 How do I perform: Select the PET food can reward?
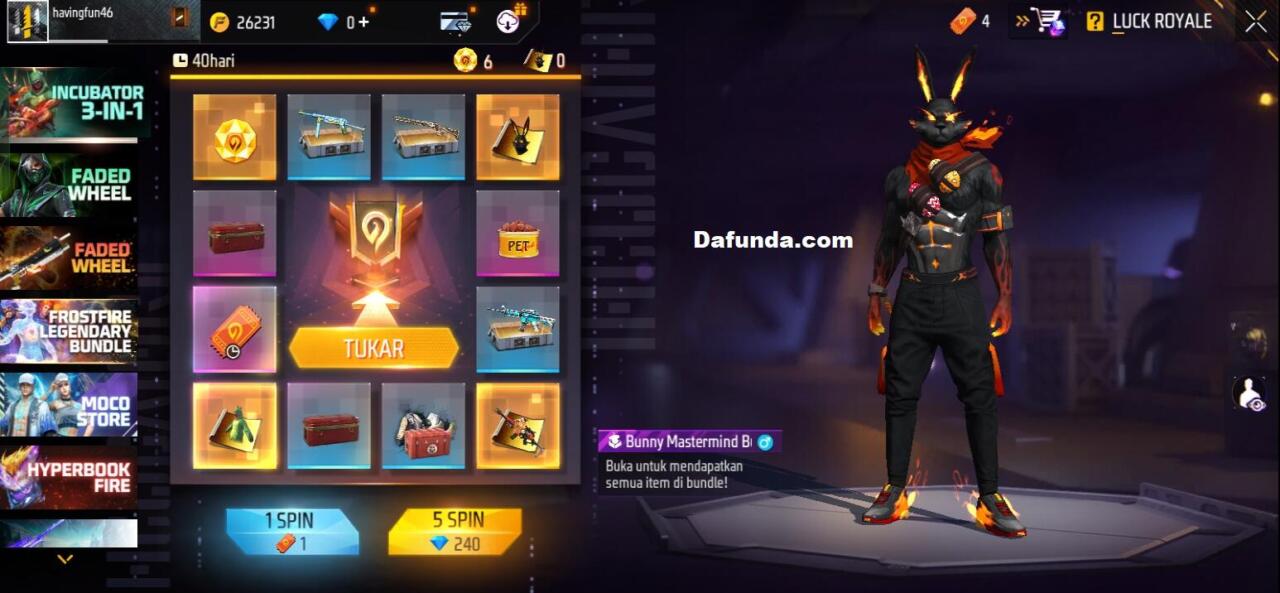point(518,233)
